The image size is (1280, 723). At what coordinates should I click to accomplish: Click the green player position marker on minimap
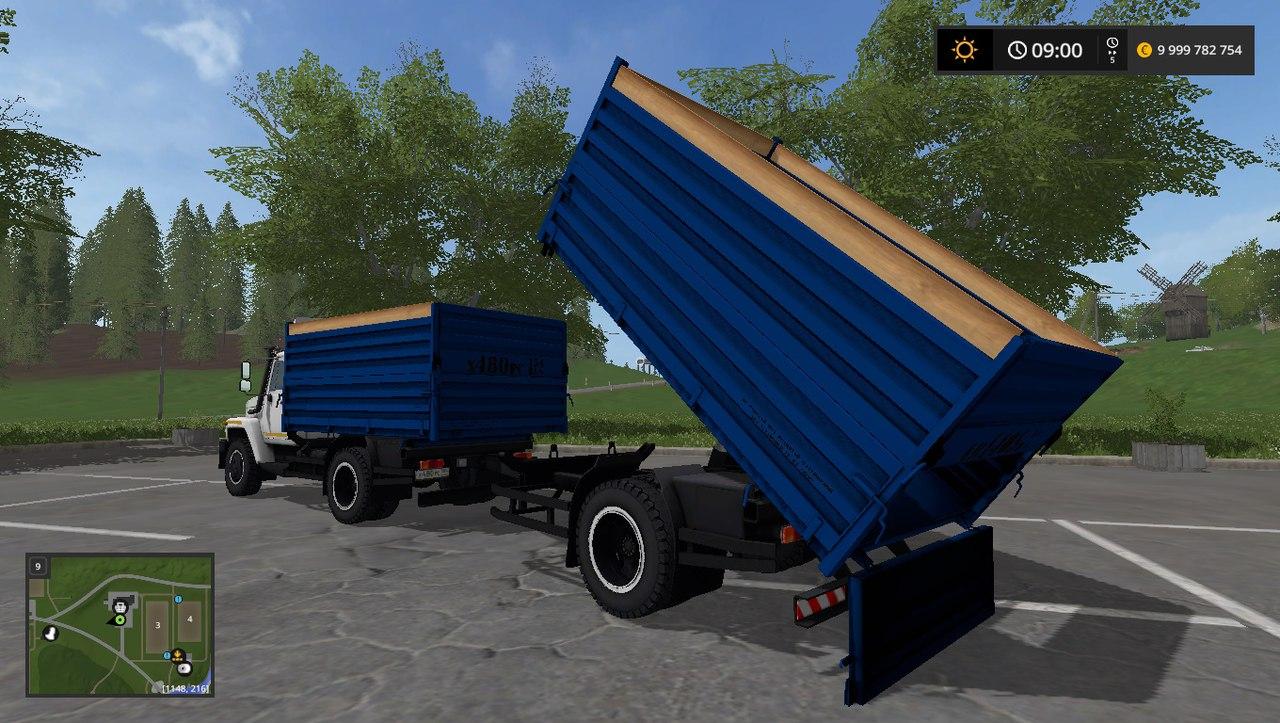pos(119,620)
